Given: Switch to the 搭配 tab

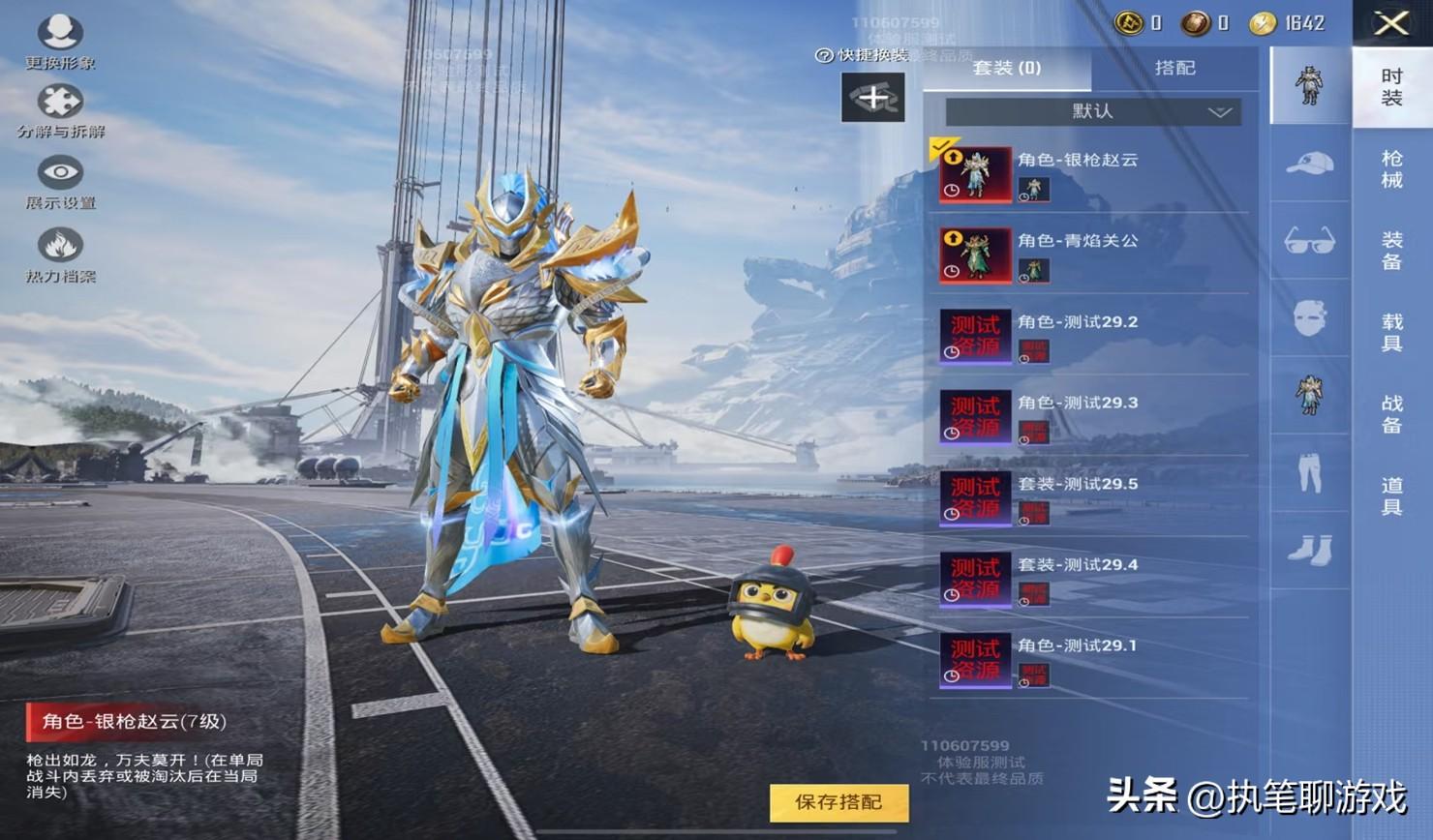Looking at the screenshot, I should click(1174, 68).
